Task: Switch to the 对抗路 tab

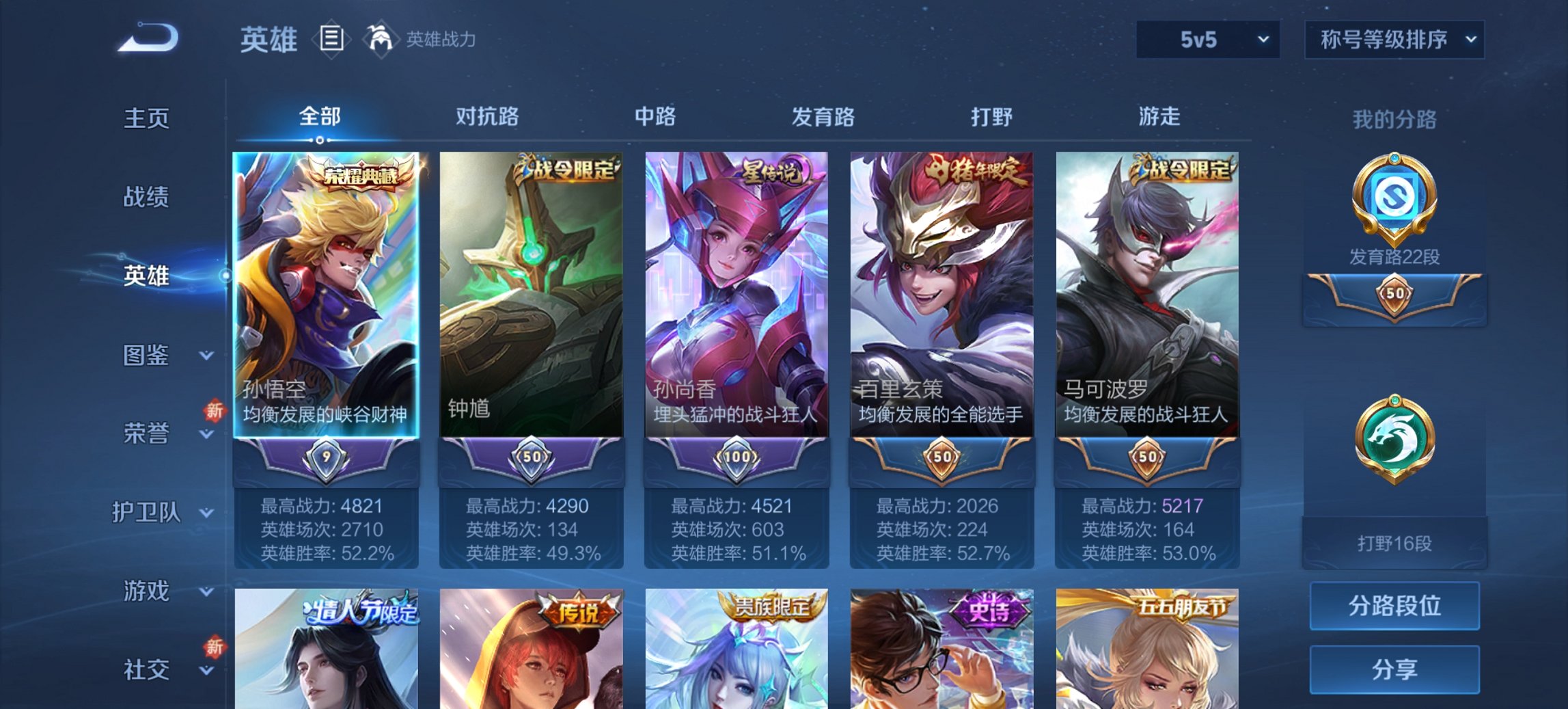Action: [488, 117]
